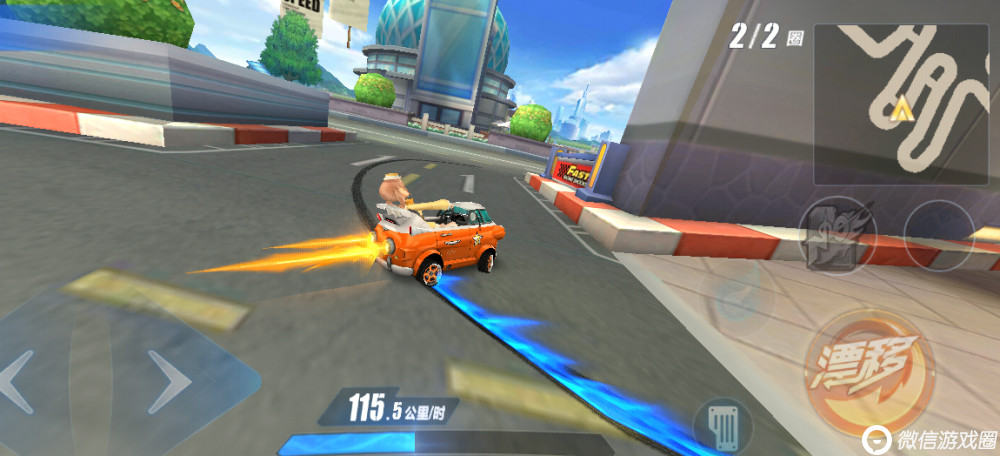Tap the empty round button below minimap
Image resolution: width=1000 pixels, height=456 pixels.
coord(938,236)
